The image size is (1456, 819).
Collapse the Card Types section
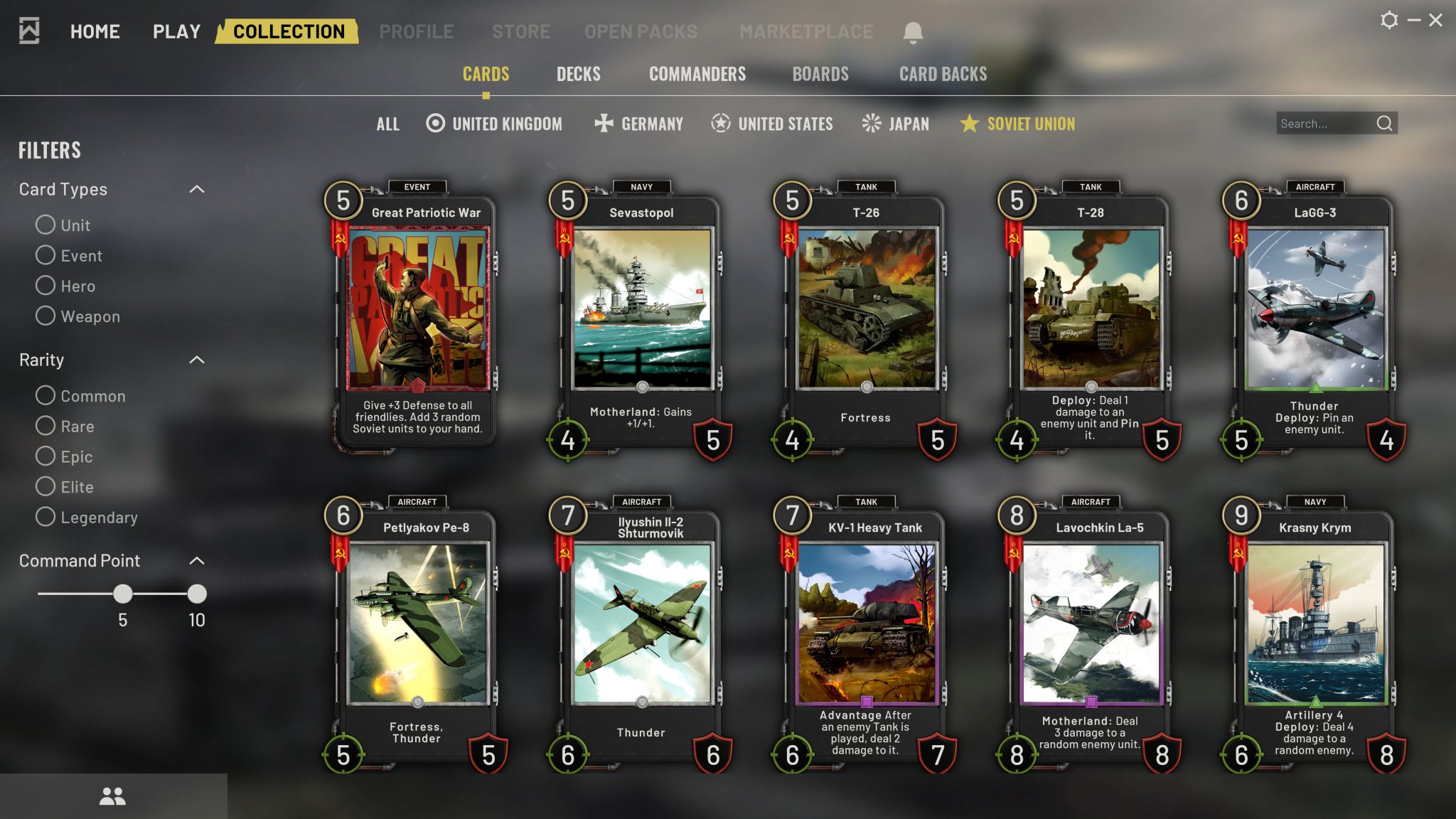198,188
